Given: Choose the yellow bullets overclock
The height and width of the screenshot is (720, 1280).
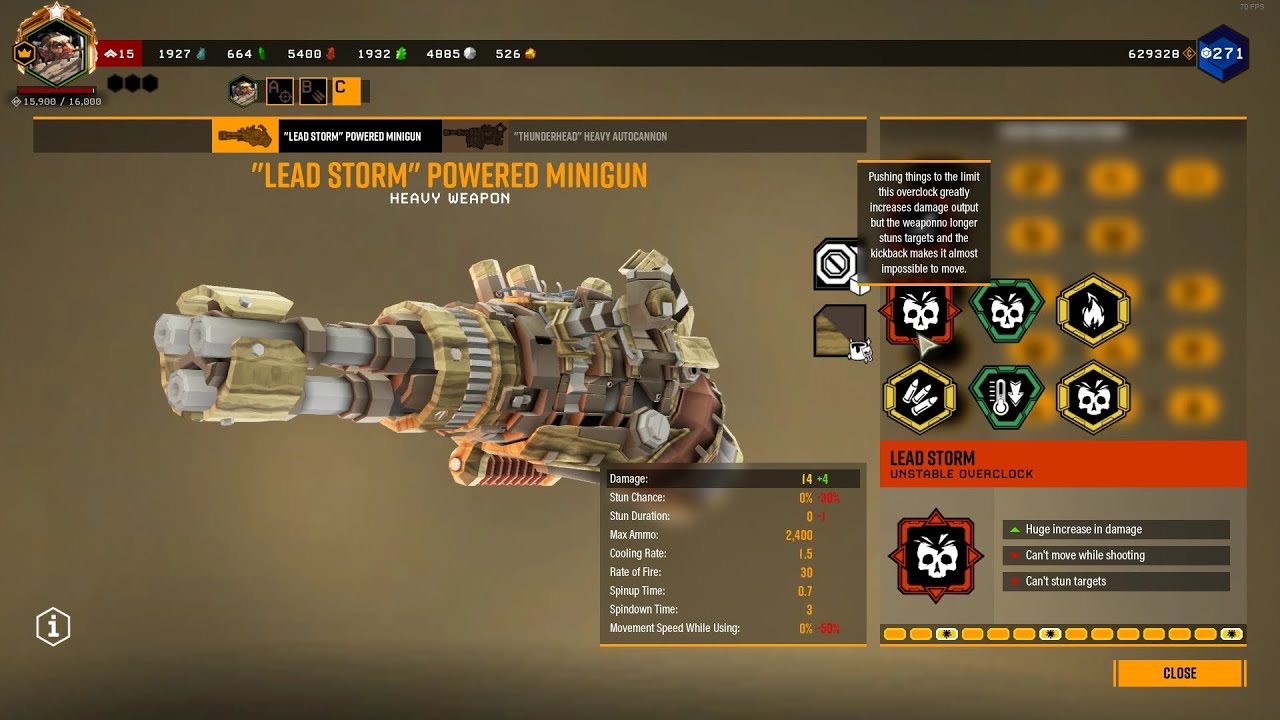Looking at the screenshot, I should (x=919, y=397).
